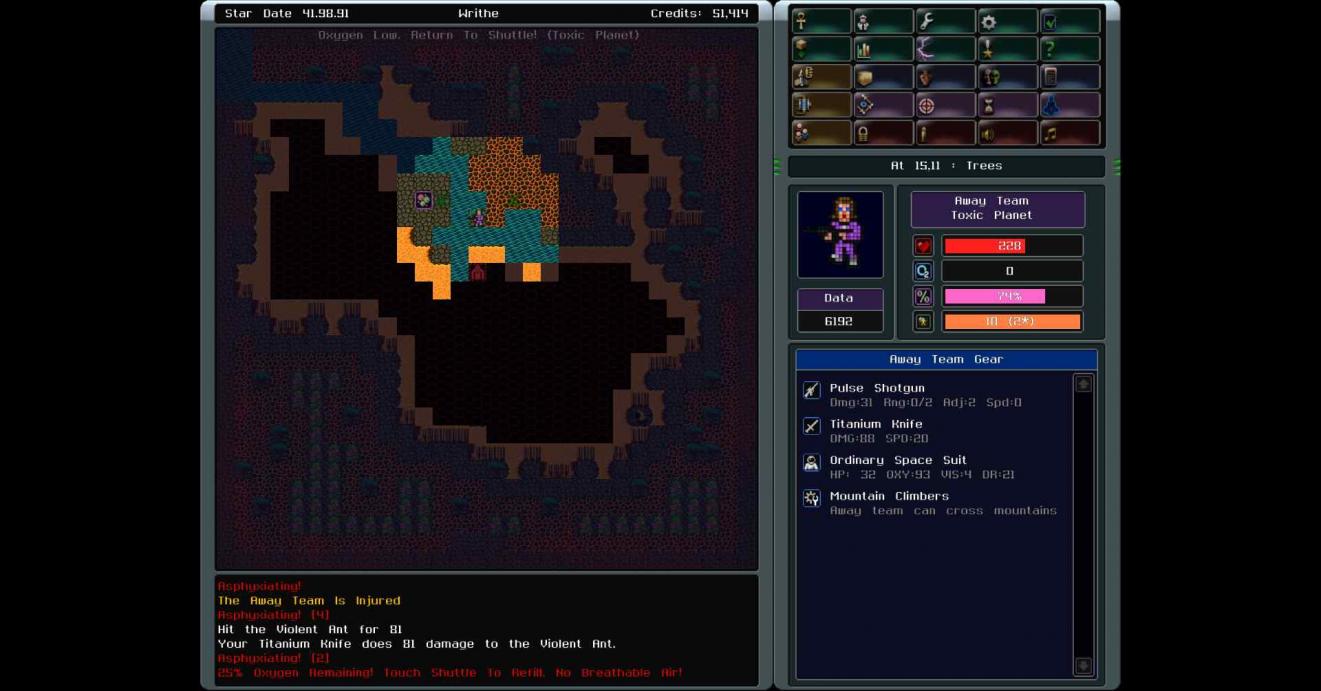This screenshot has height=691, width=1321.
Task: Click the gear list scroll-down arrow
Action: pos(1083,666)
